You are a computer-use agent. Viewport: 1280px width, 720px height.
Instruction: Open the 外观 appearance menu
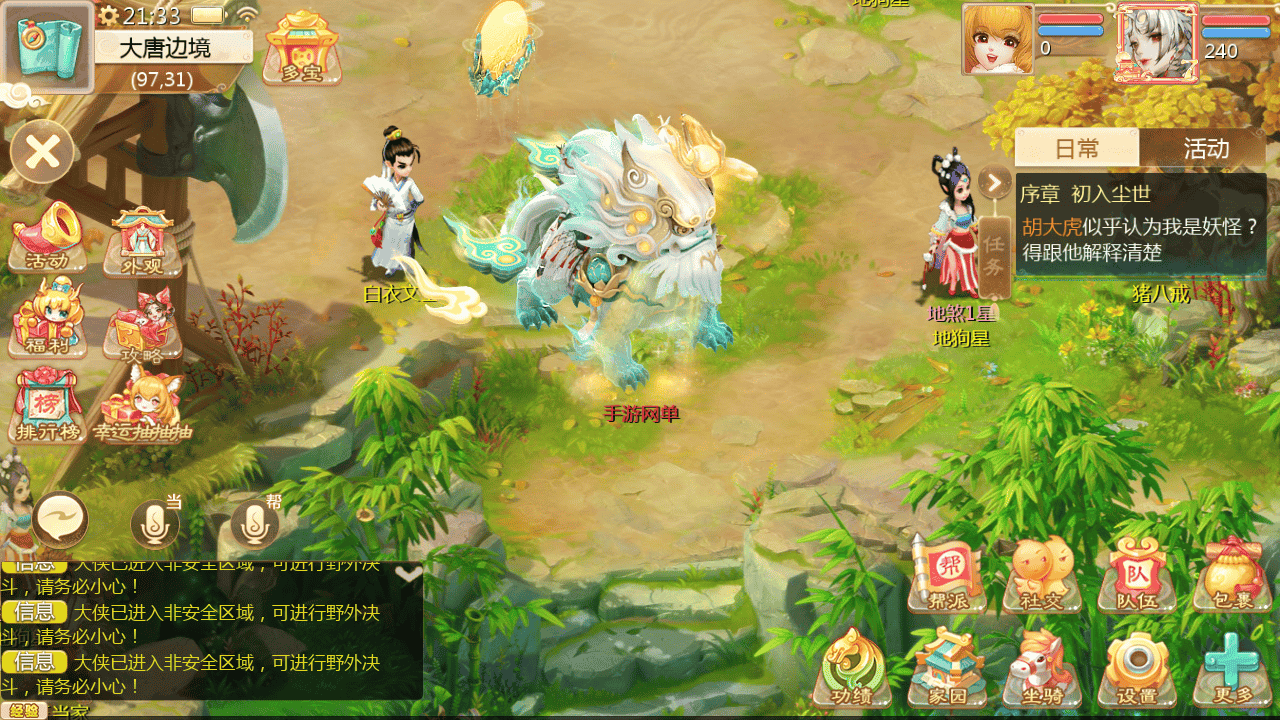point(143,242)
